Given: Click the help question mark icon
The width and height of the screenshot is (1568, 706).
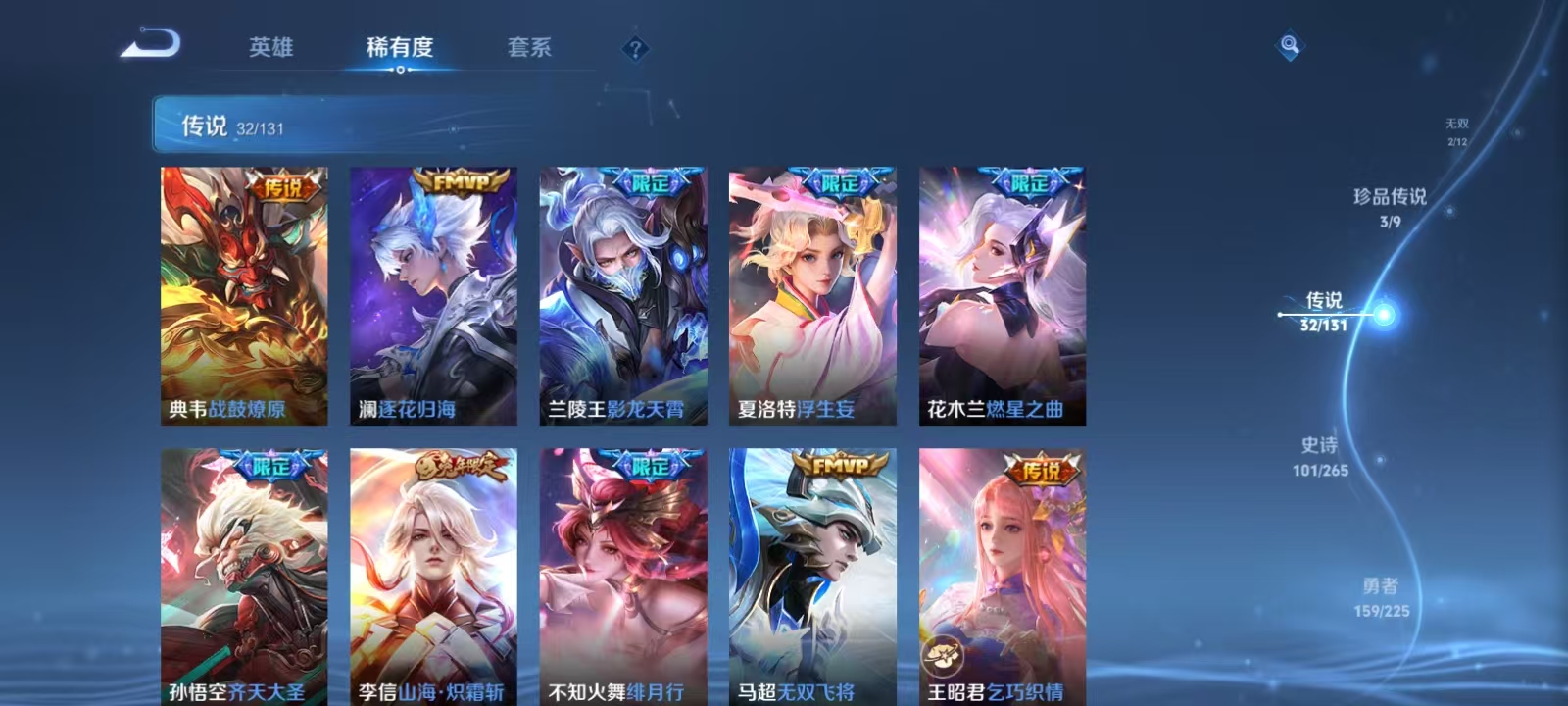Looking at the screenshot, I should click(x=637, y=49).
